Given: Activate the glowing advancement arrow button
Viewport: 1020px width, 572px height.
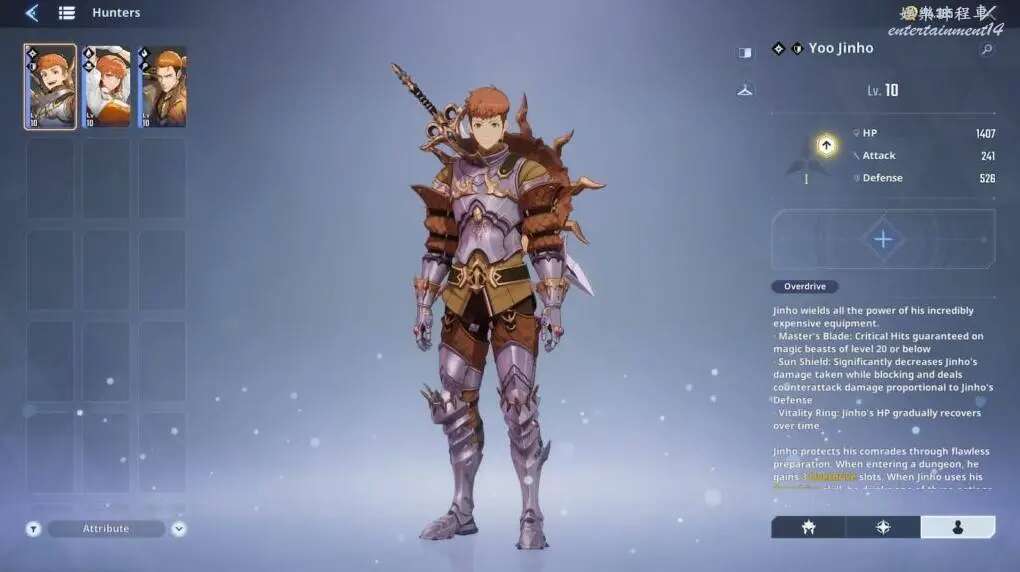Looking at the screenshot, I should (826, 146).
